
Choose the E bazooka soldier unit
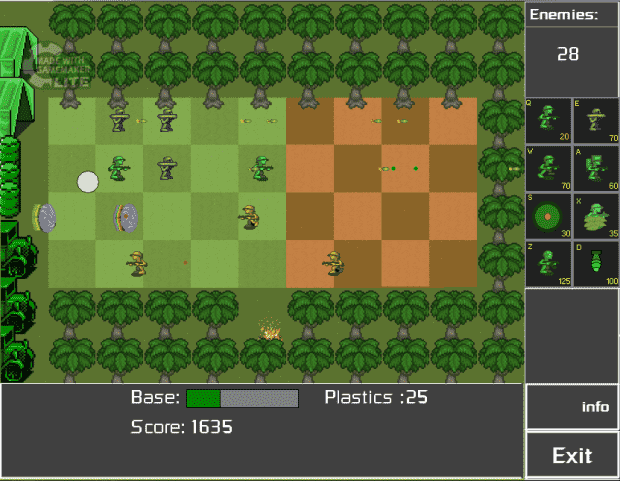pos(595,121)
